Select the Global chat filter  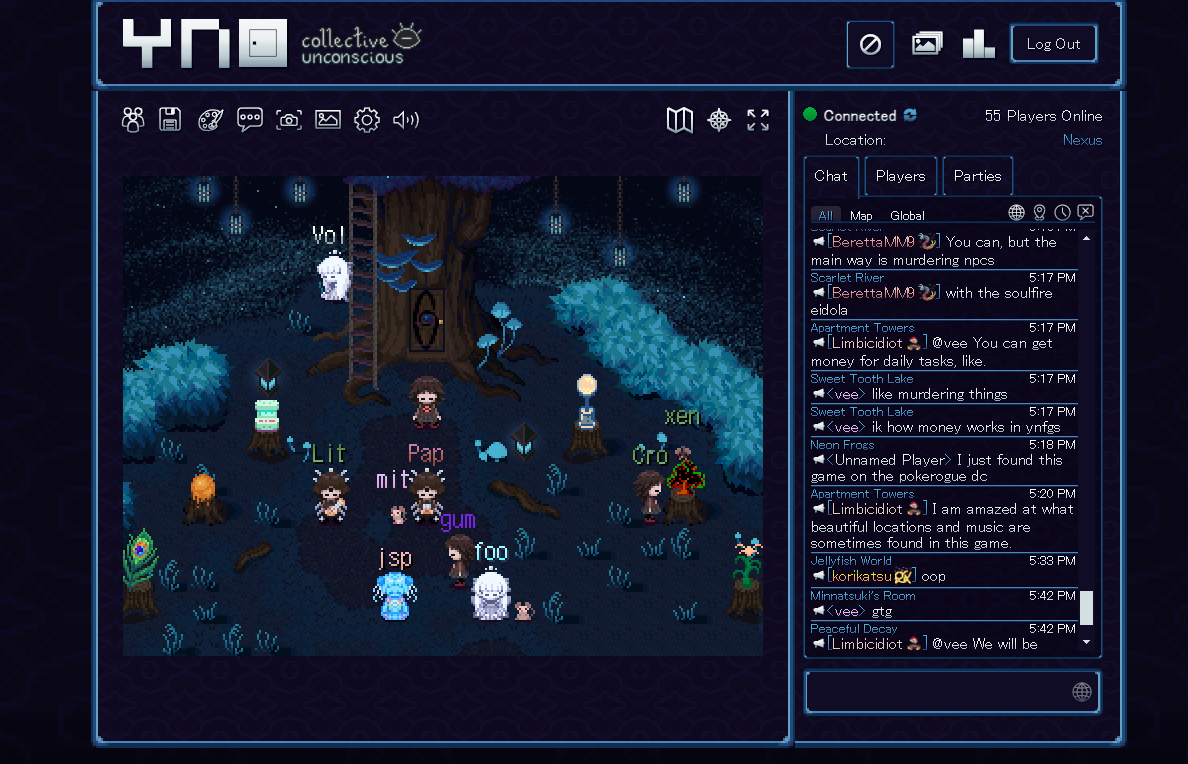(x=907, y=215)
